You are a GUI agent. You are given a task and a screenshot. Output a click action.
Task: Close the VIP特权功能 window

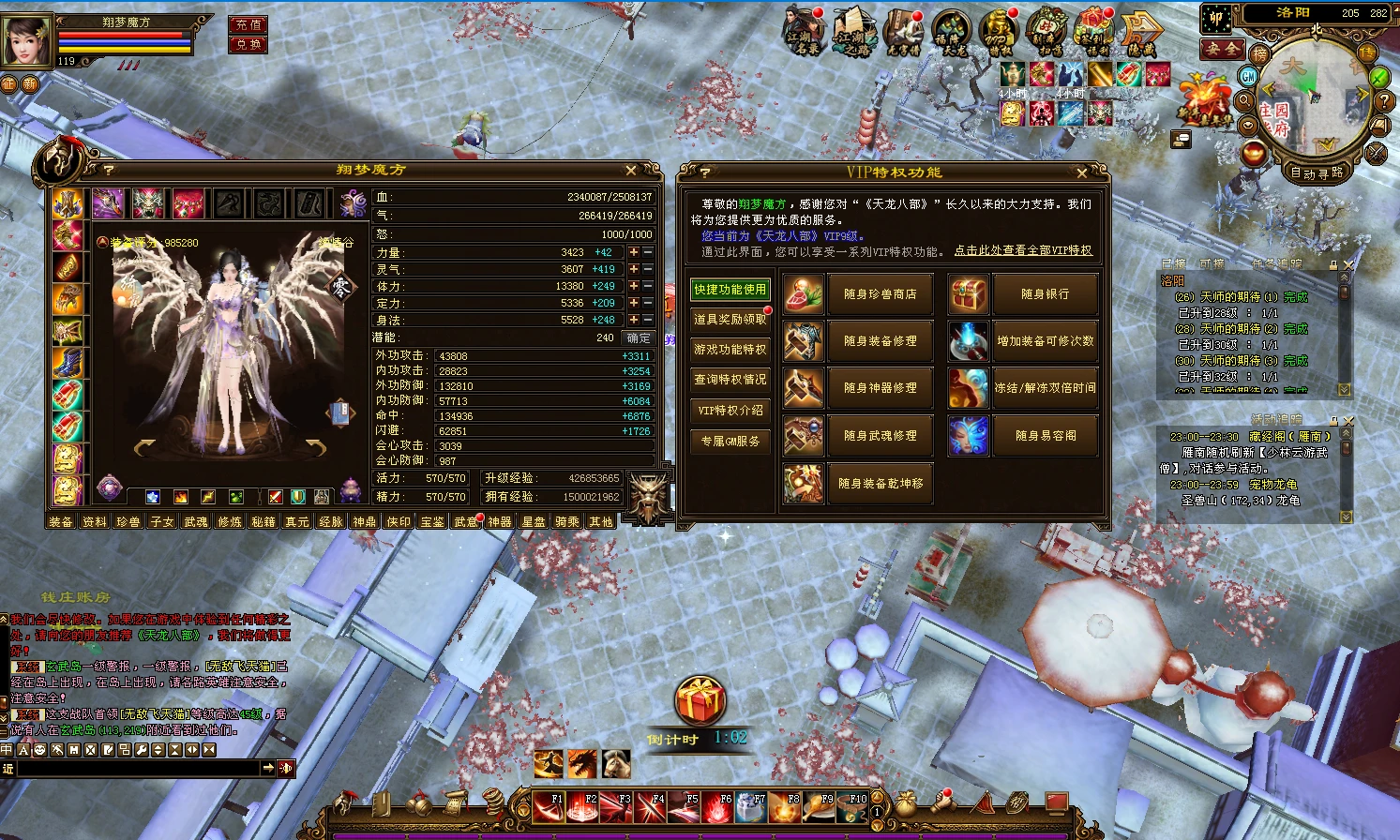click(x=1081, y=172)
